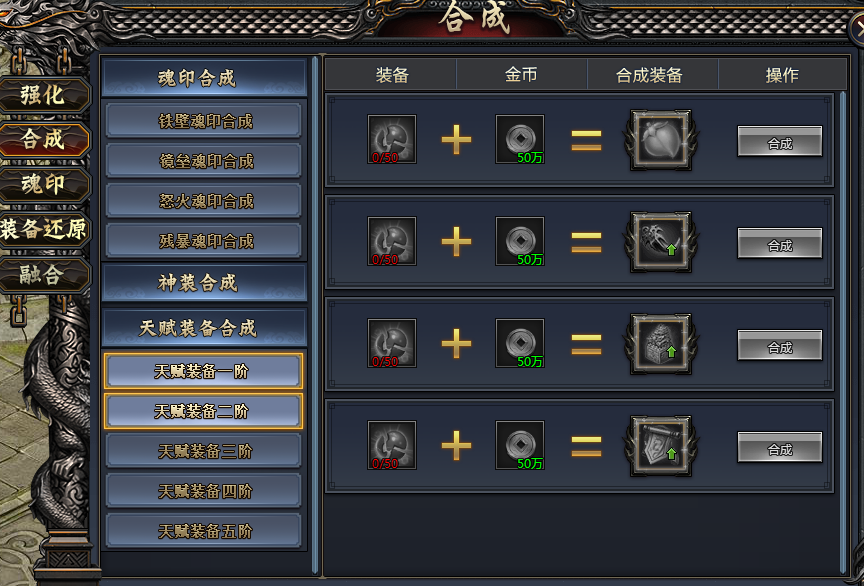Show the 天赋装备三阶 recipes
The width and height of the screenshot is (864, 586).
(x=204, y=451)
